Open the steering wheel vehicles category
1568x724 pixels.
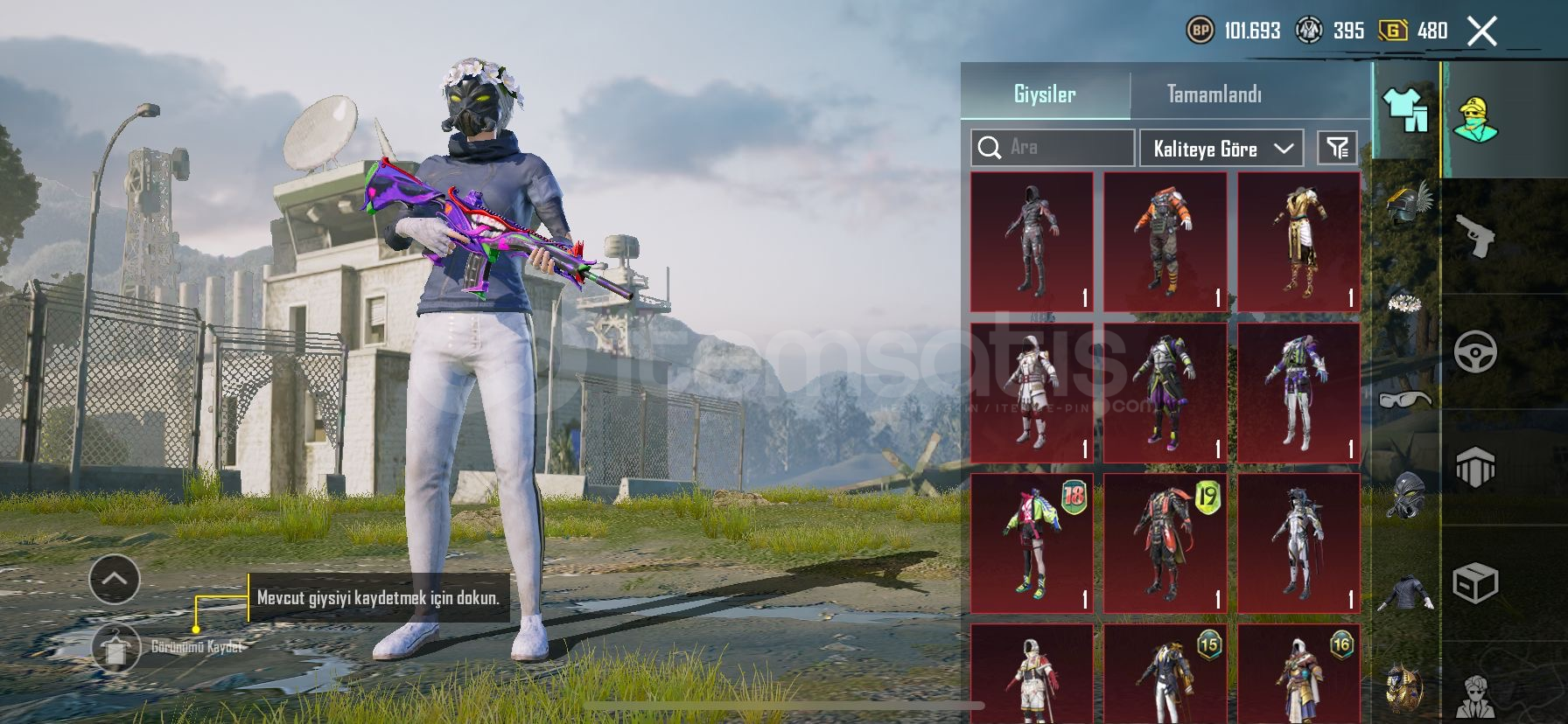click(1475, 352)
